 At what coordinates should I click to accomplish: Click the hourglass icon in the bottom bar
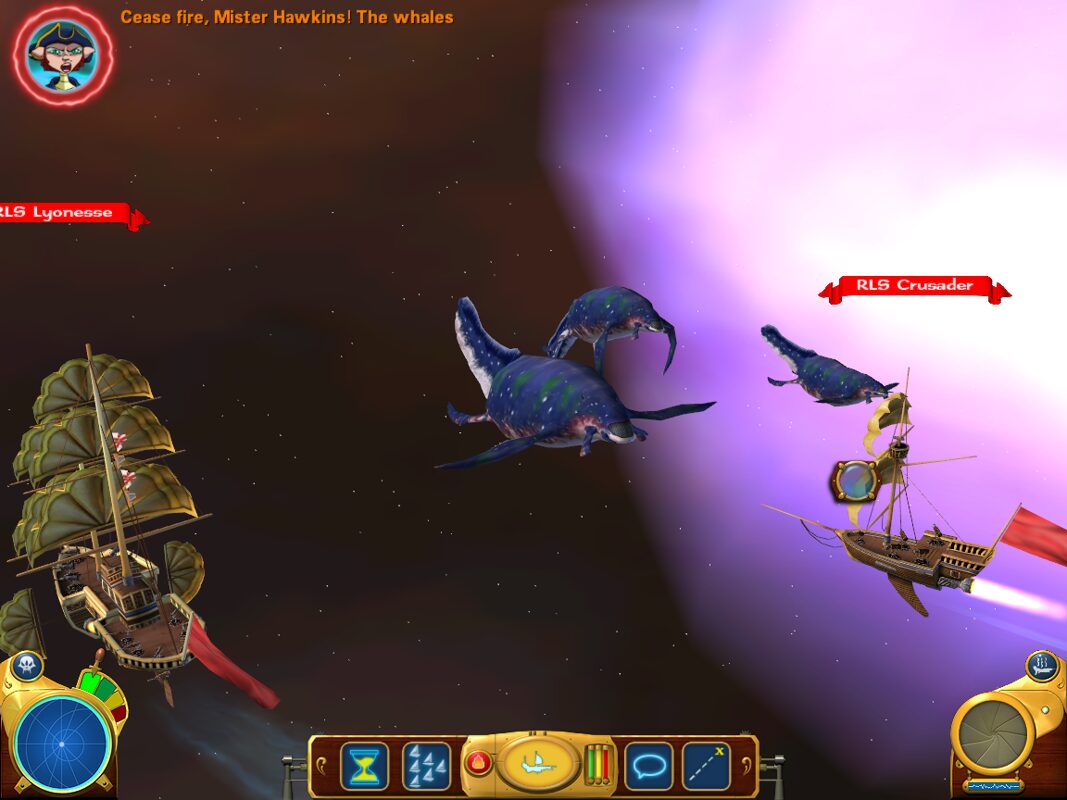(364, 766)
